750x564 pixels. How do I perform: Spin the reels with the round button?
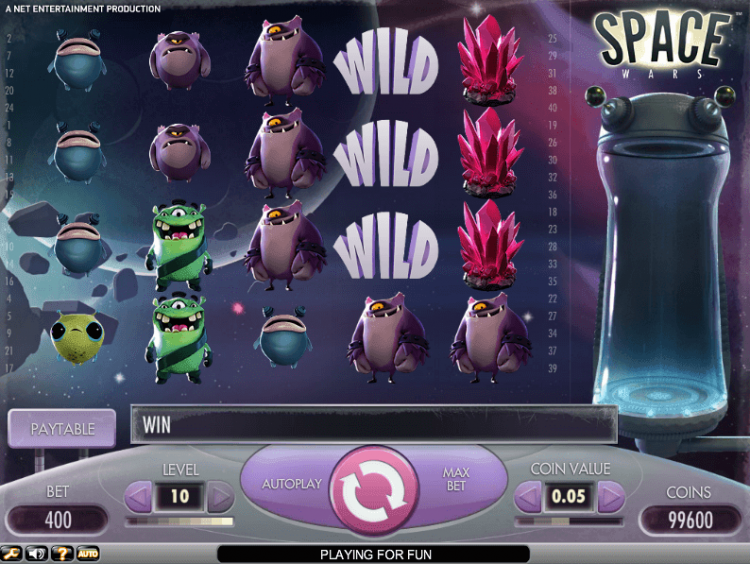pos(372,489)
